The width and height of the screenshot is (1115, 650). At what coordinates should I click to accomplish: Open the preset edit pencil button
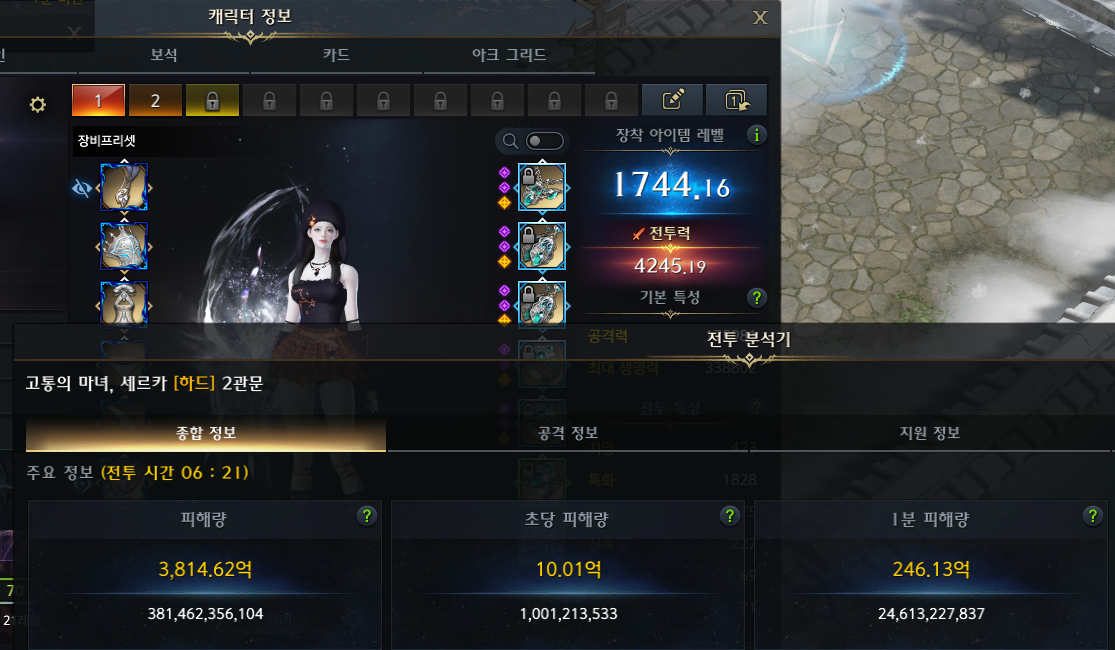coord(673,100)
